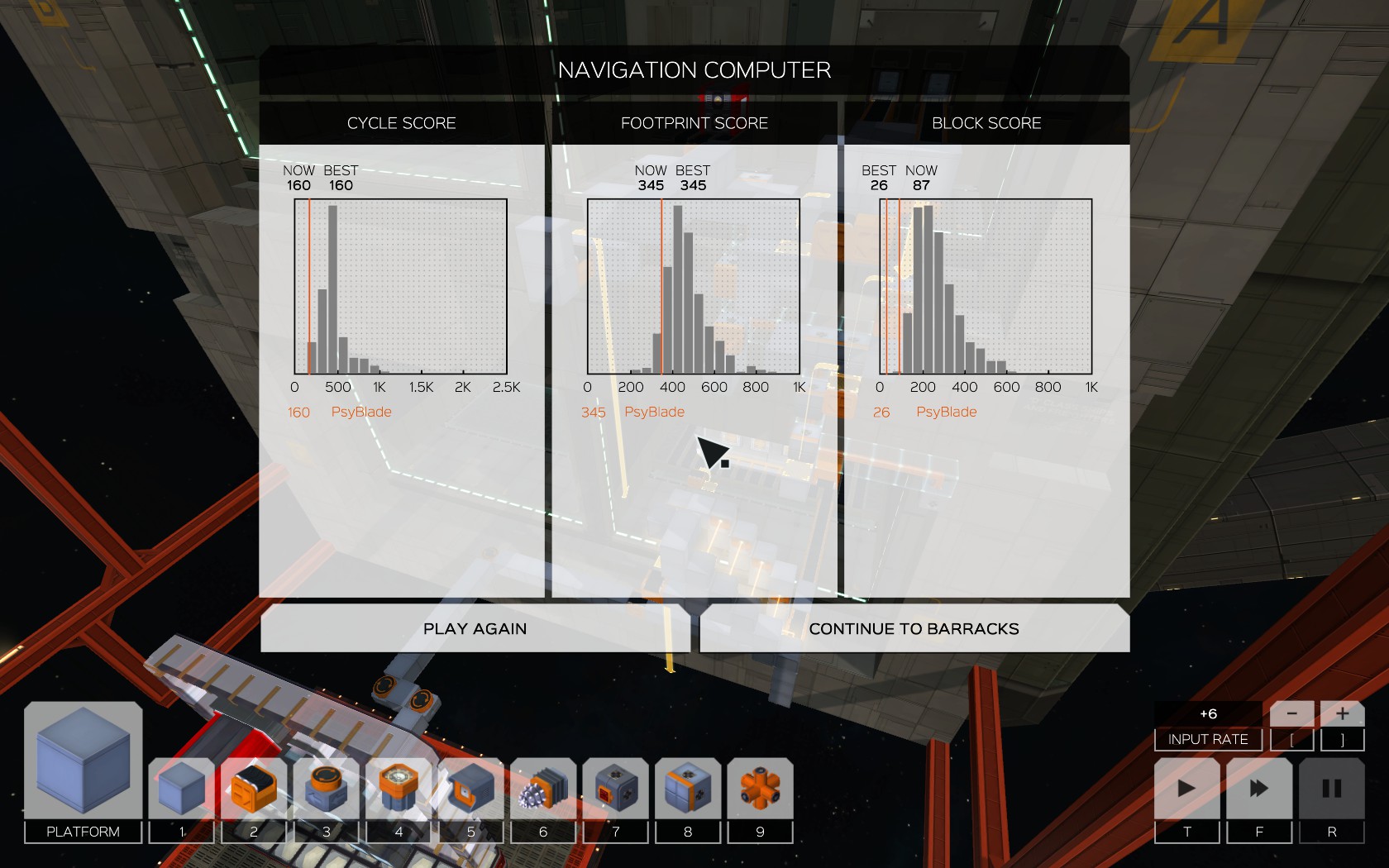Select the platform block in hotbar slot 1

pyautogui.click(x=182, y=789)
